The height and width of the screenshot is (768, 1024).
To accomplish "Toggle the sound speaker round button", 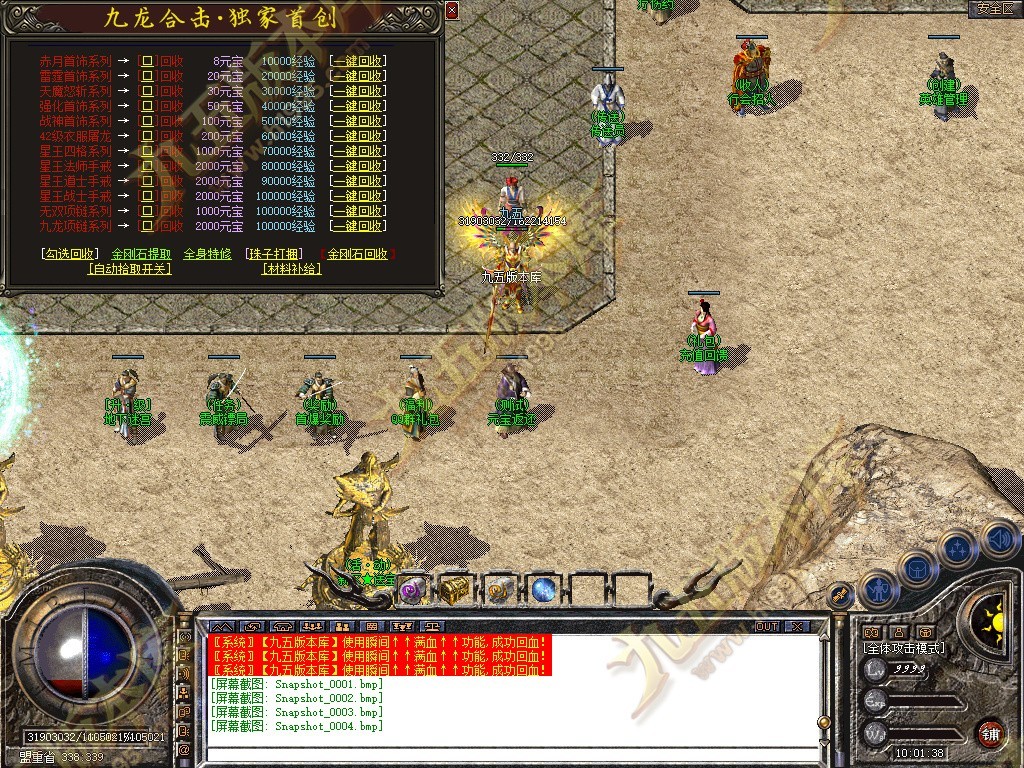I will coord(1000,541).
